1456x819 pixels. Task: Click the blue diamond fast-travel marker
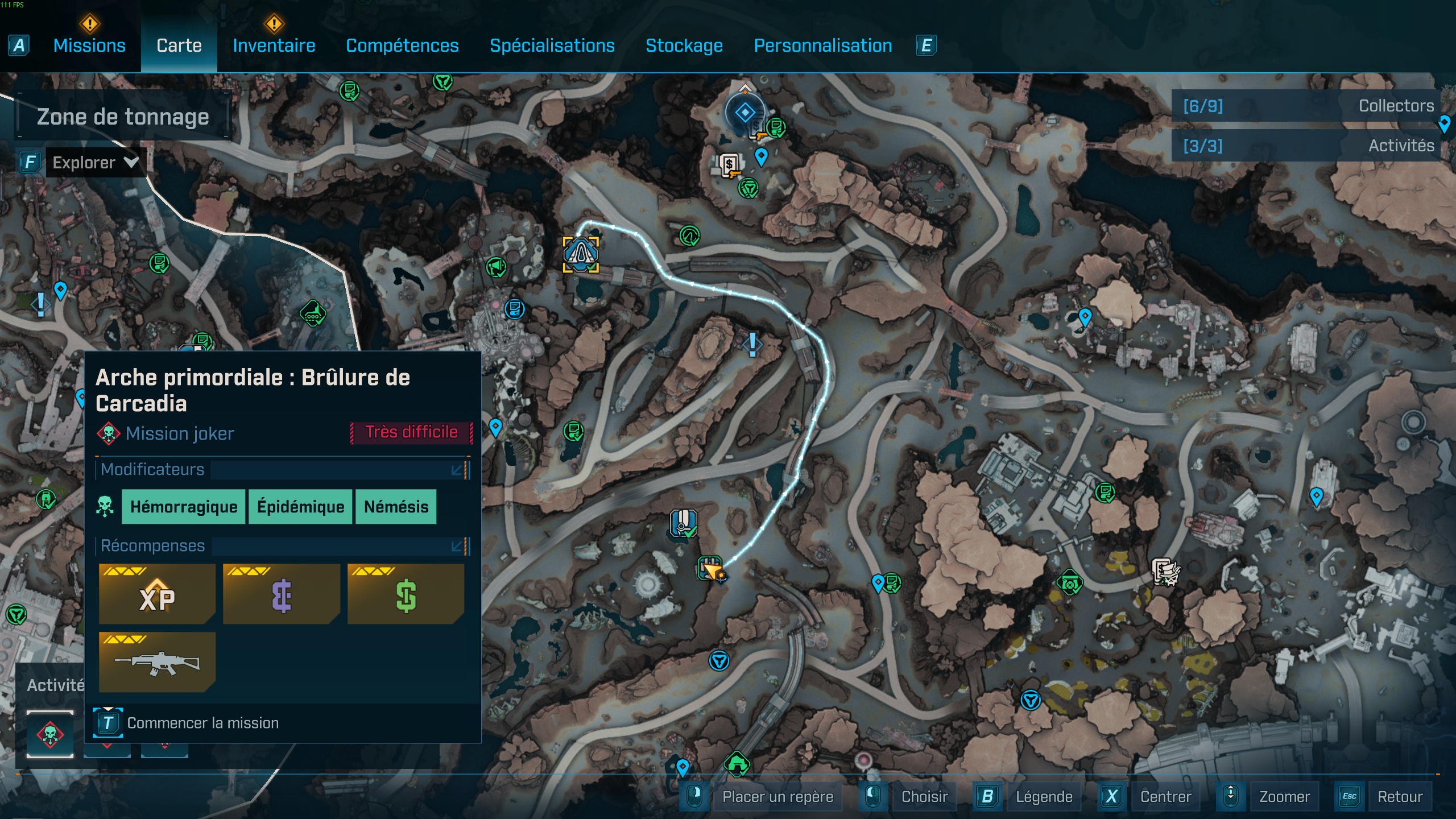pos(744,113)
